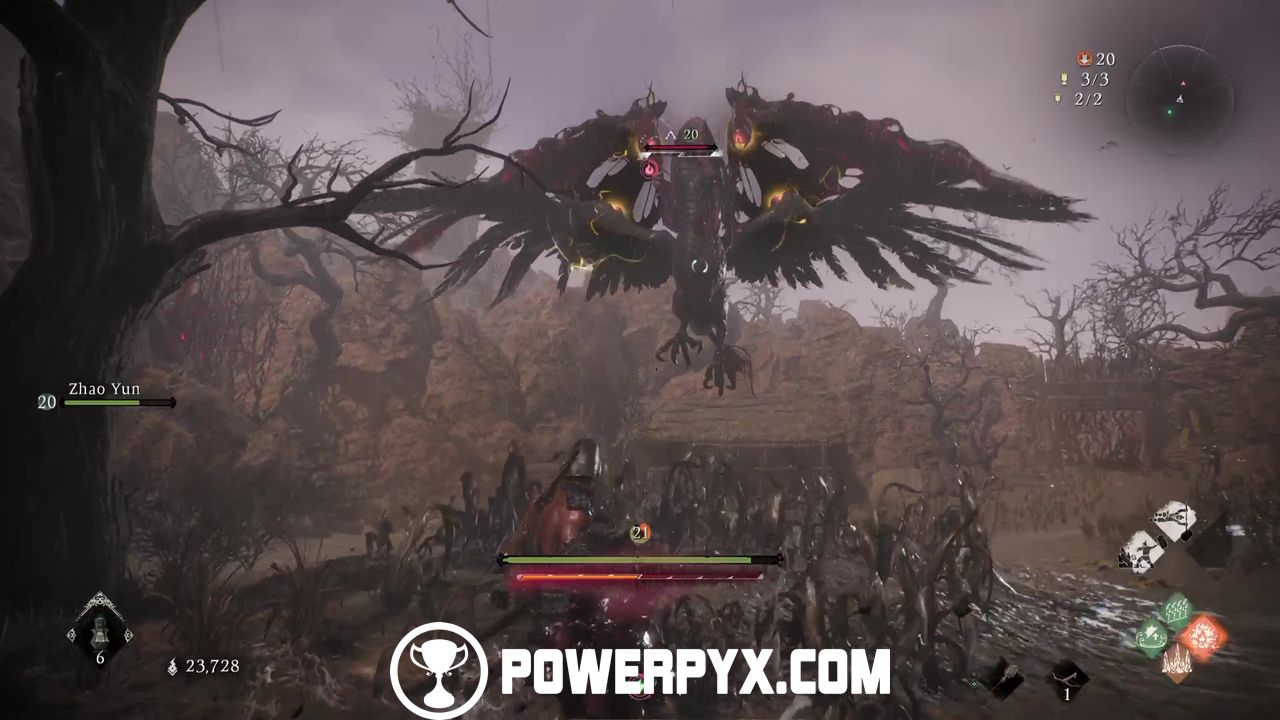The width and height of the screenshot is (1280, 720).
Task: Activate the orange Earth spell diamond icon
Action: [1177, 663]
